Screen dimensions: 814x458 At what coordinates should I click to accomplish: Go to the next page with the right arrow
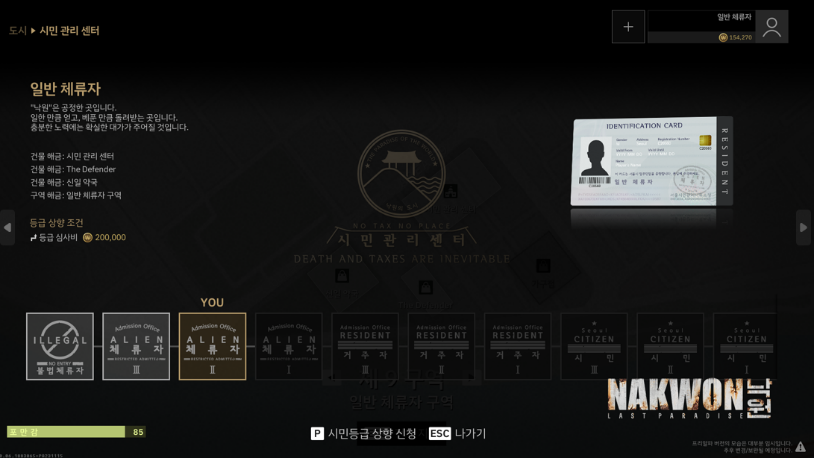click(803, 227)
